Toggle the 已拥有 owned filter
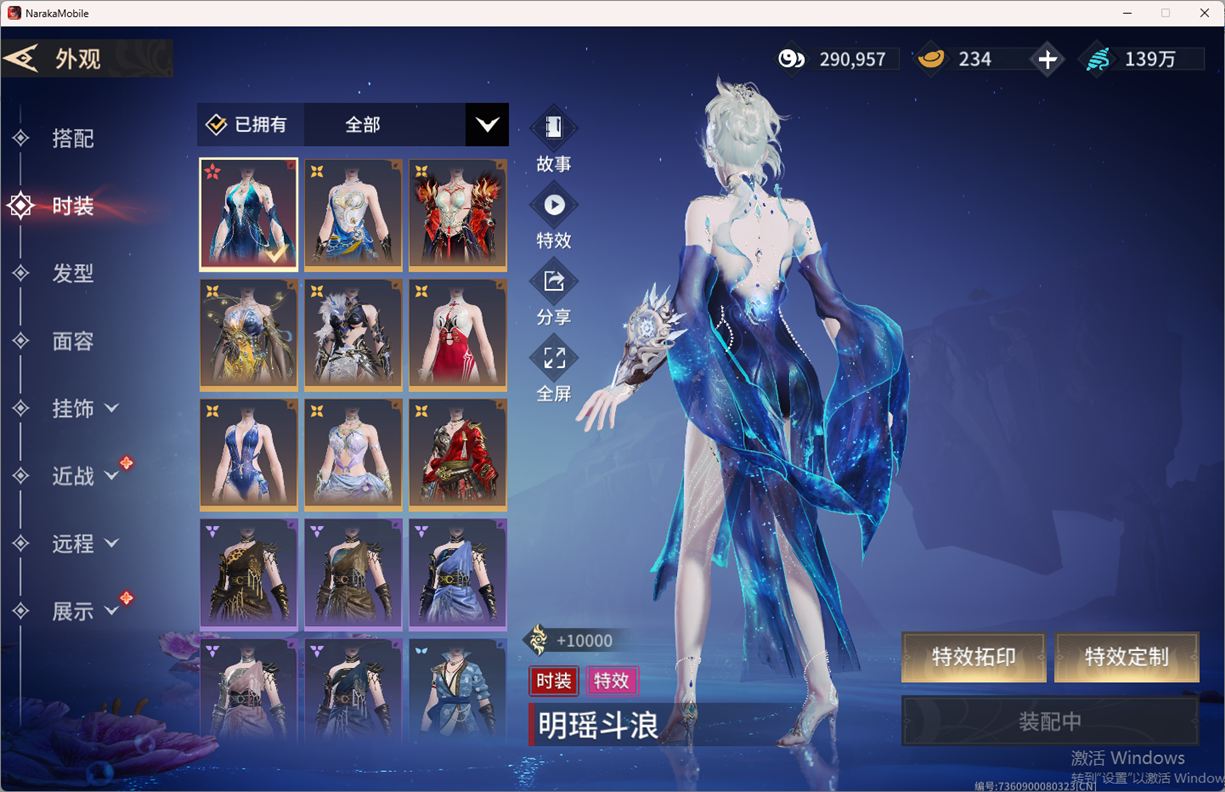Screen dimensions: 1225x792 [x=248, y=124]
